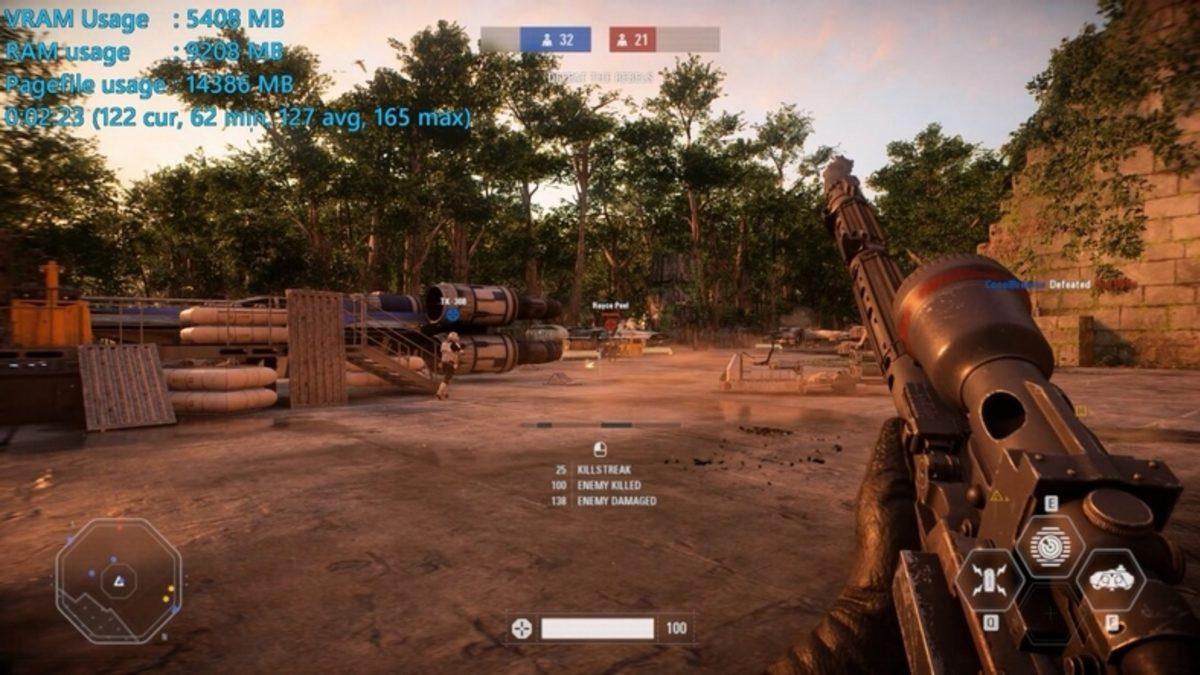Select the red team score indicator
Image resolution: width=1200 pixels, height=675 pixels.
tap(633, 40)
